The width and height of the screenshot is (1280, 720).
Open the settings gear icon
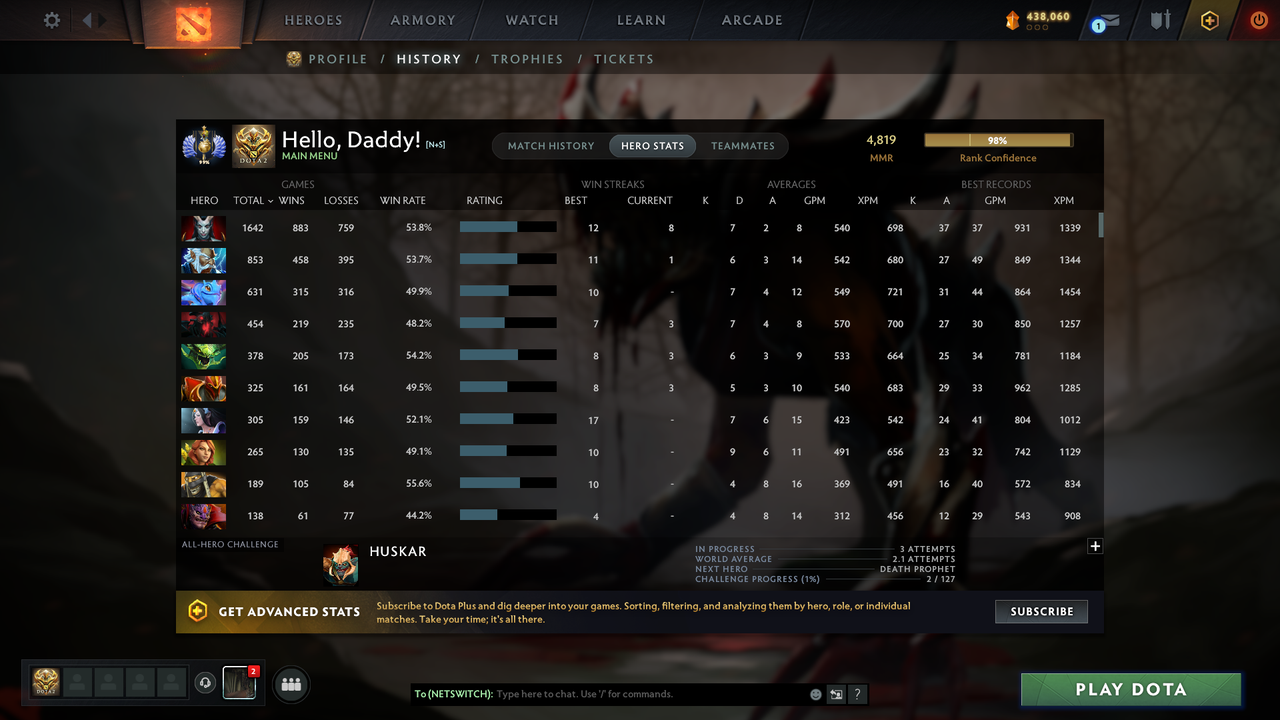point(51,19)
